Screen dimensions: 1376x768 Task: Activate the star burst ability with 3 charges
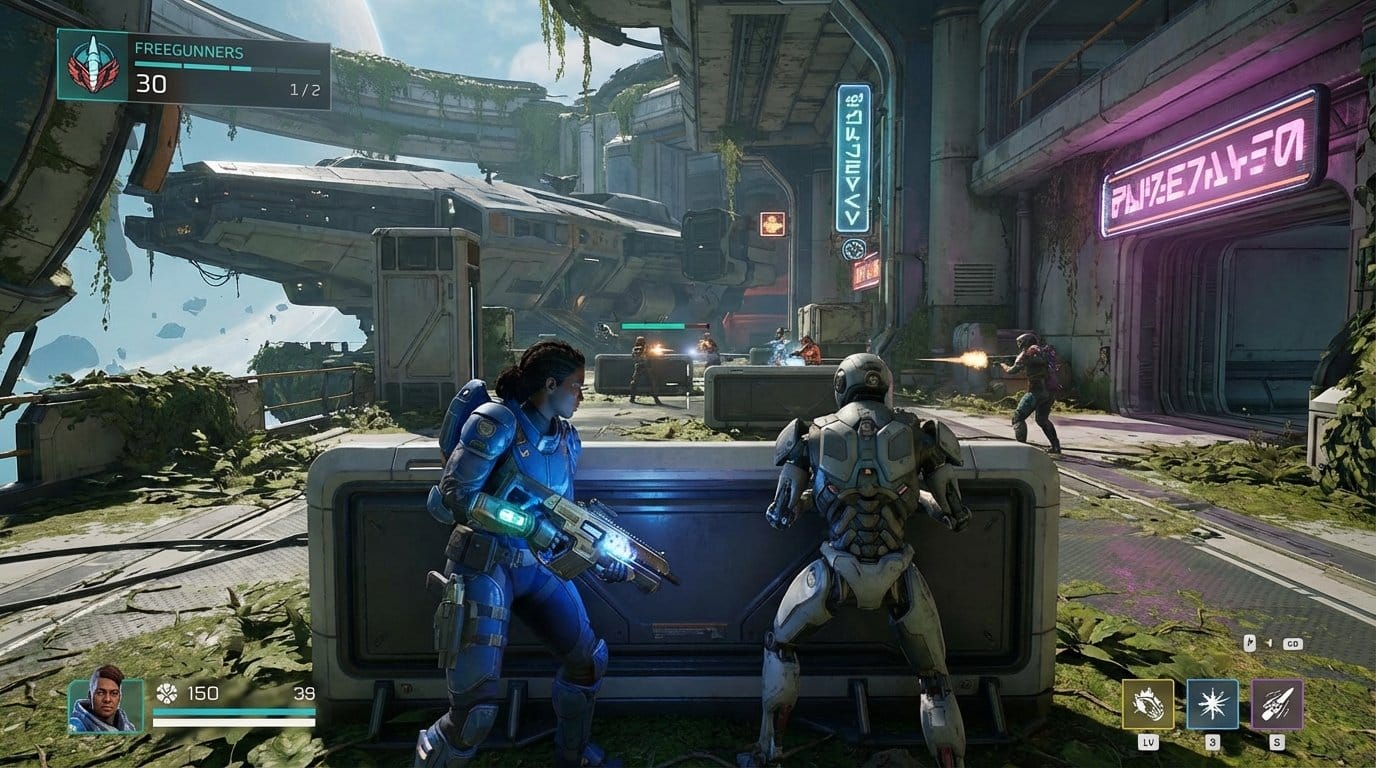point(1213,703)
